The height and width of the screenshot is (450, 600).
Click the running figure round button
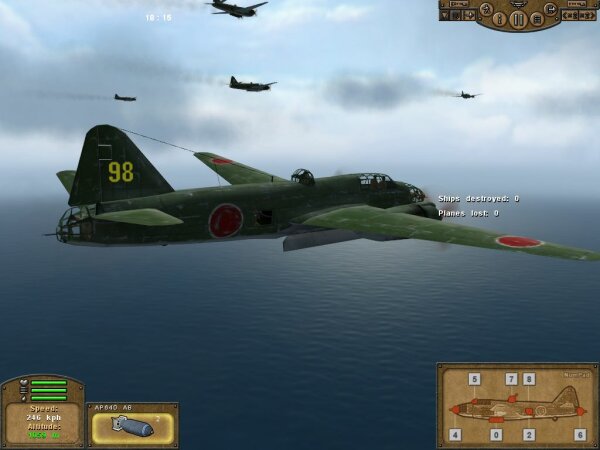(x=486, y=9)
